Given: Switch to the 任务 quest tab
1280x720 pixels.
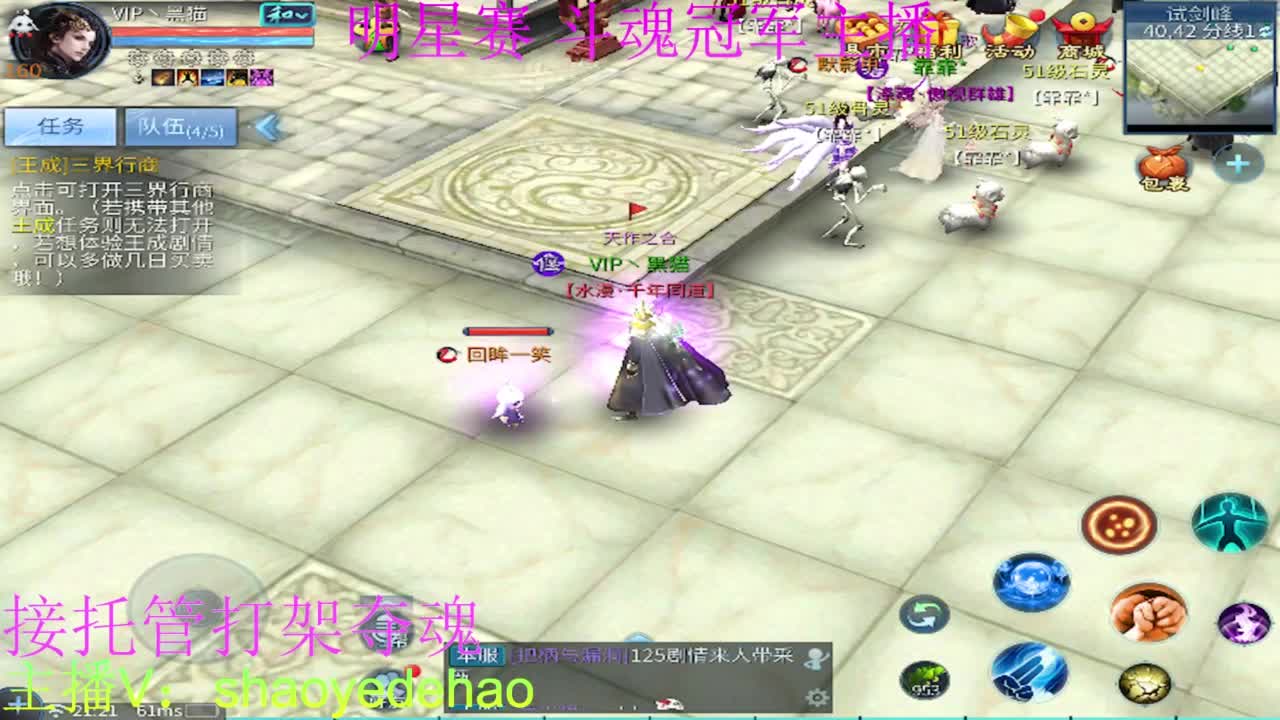Looking at the screenshot, I should coord(60,125).
